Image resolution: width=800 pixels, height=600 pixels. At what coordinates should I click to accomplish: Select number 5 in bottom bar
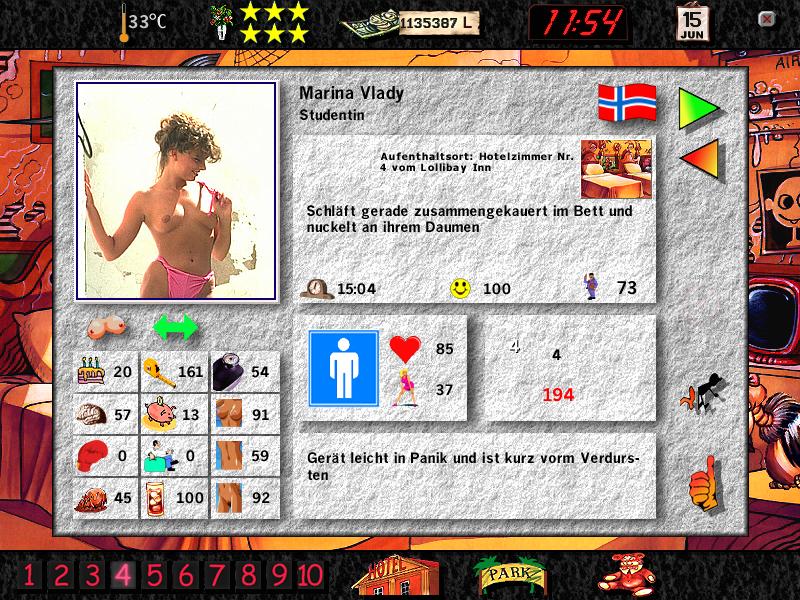[154, 574]
